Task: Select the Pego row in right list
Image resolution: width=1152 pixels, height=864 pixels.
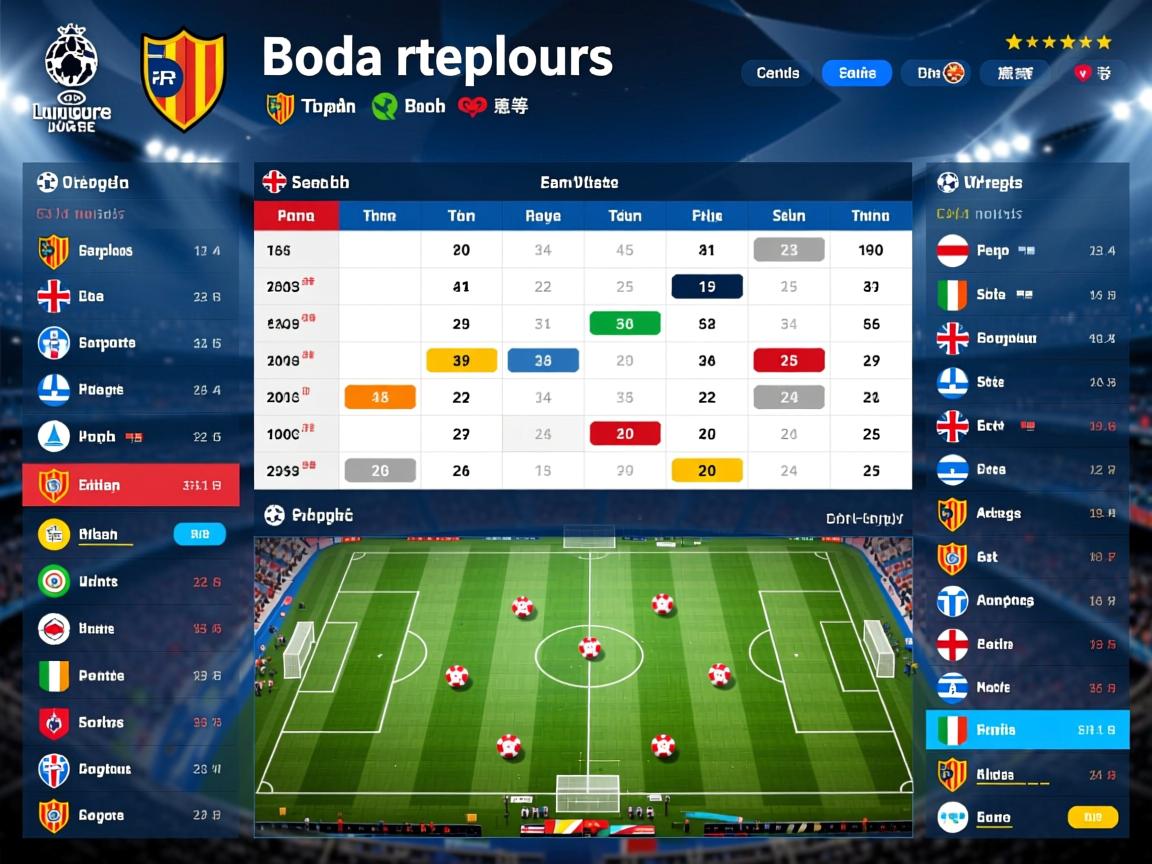Action: tap(1027, 251)
